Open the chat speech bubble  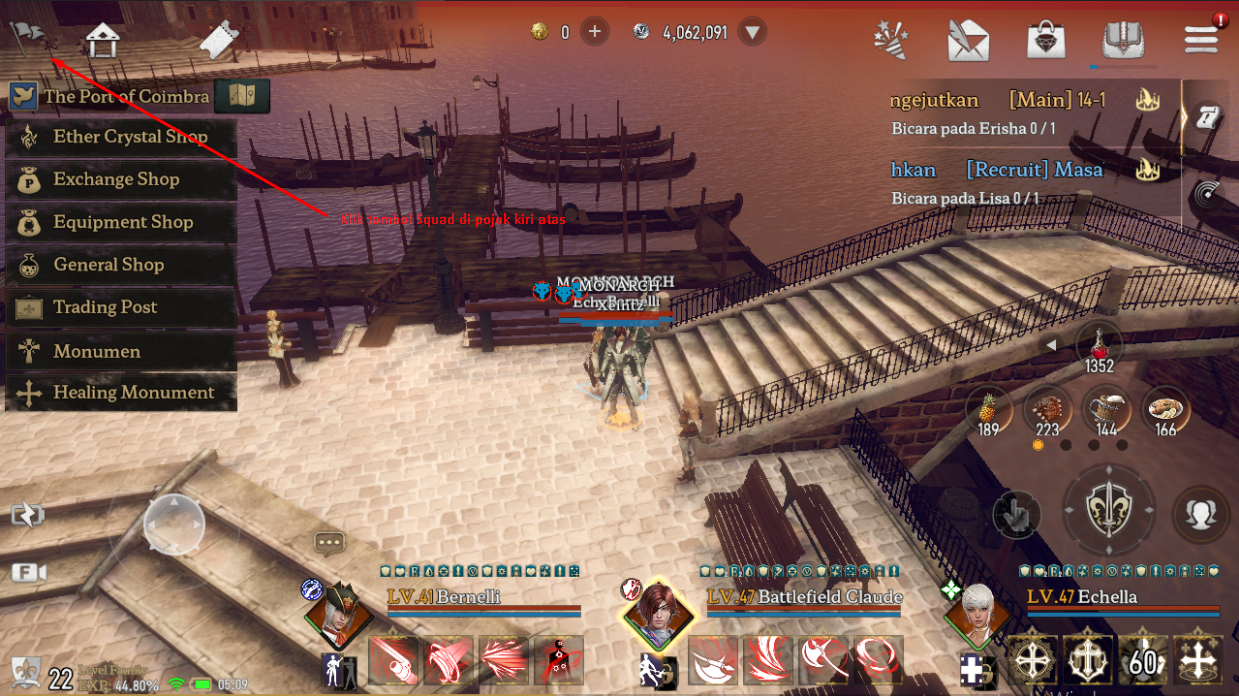[329, 542]
